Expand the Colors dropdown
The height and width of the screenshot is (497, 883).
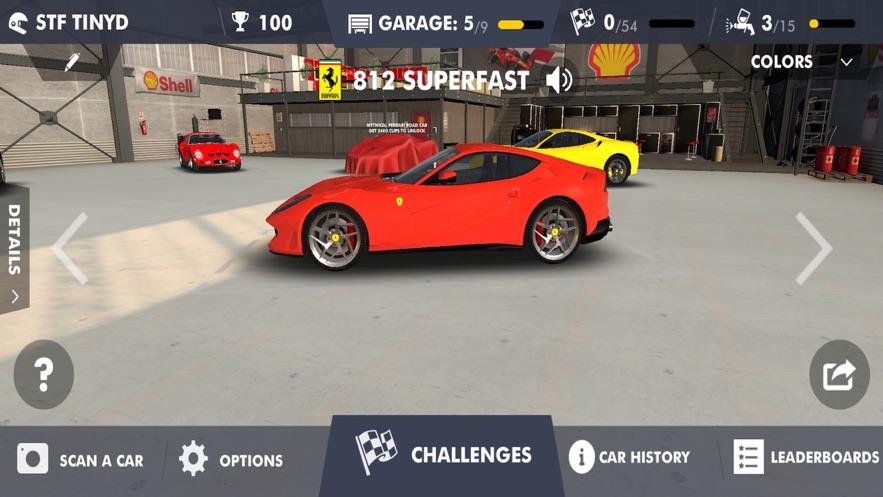click(x=803, y=62)
